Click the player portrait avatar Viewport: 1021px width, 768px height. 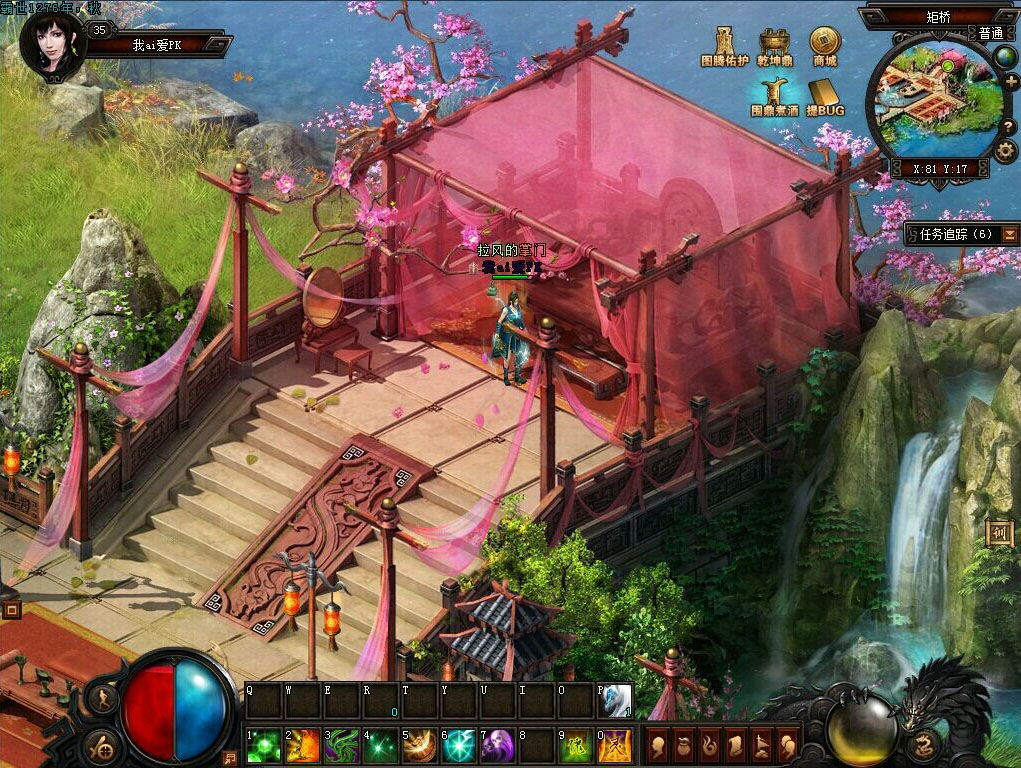52,44
